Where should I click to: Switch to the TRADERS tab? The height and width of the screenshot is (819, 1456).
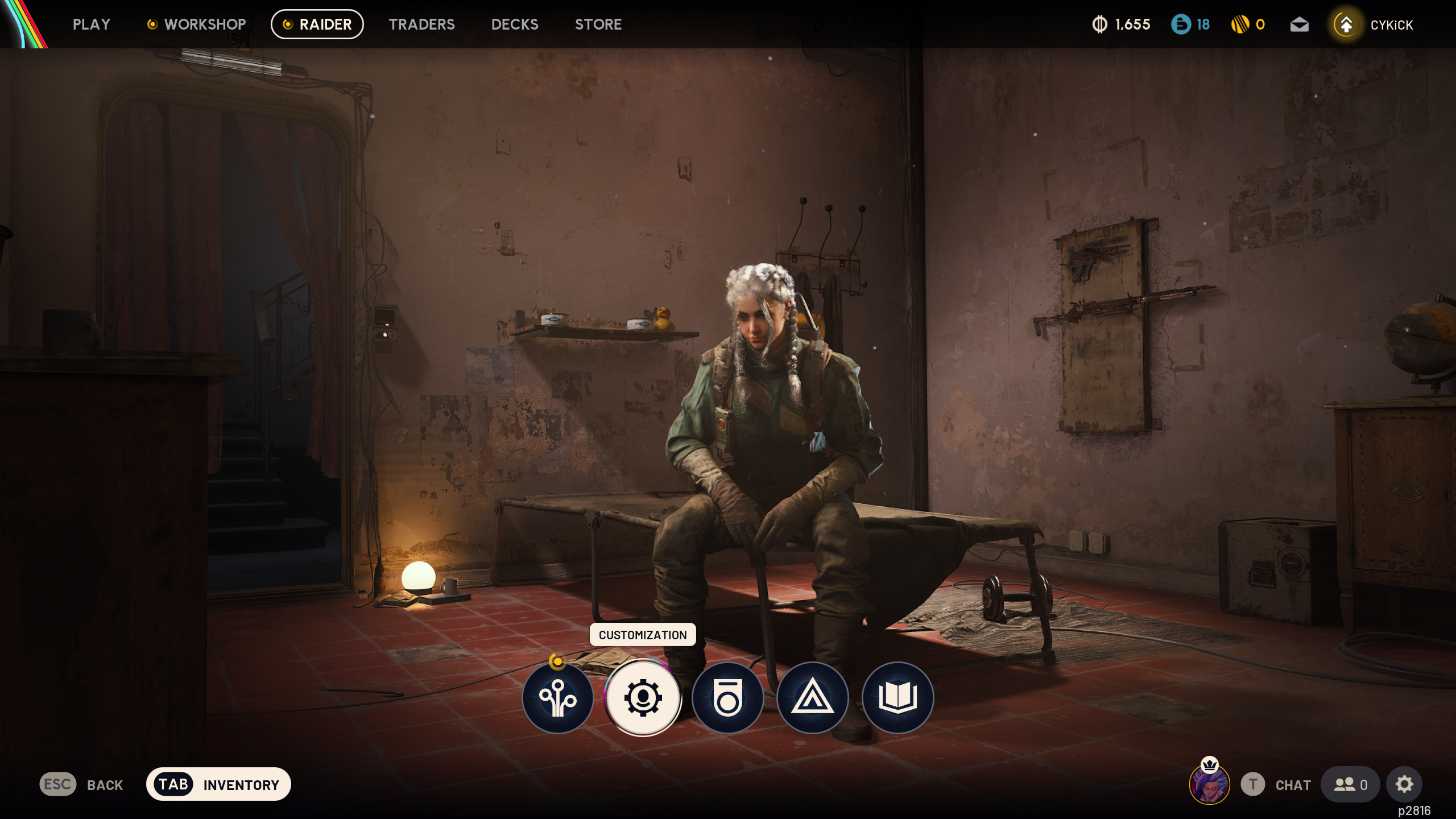tap(422, 24)
